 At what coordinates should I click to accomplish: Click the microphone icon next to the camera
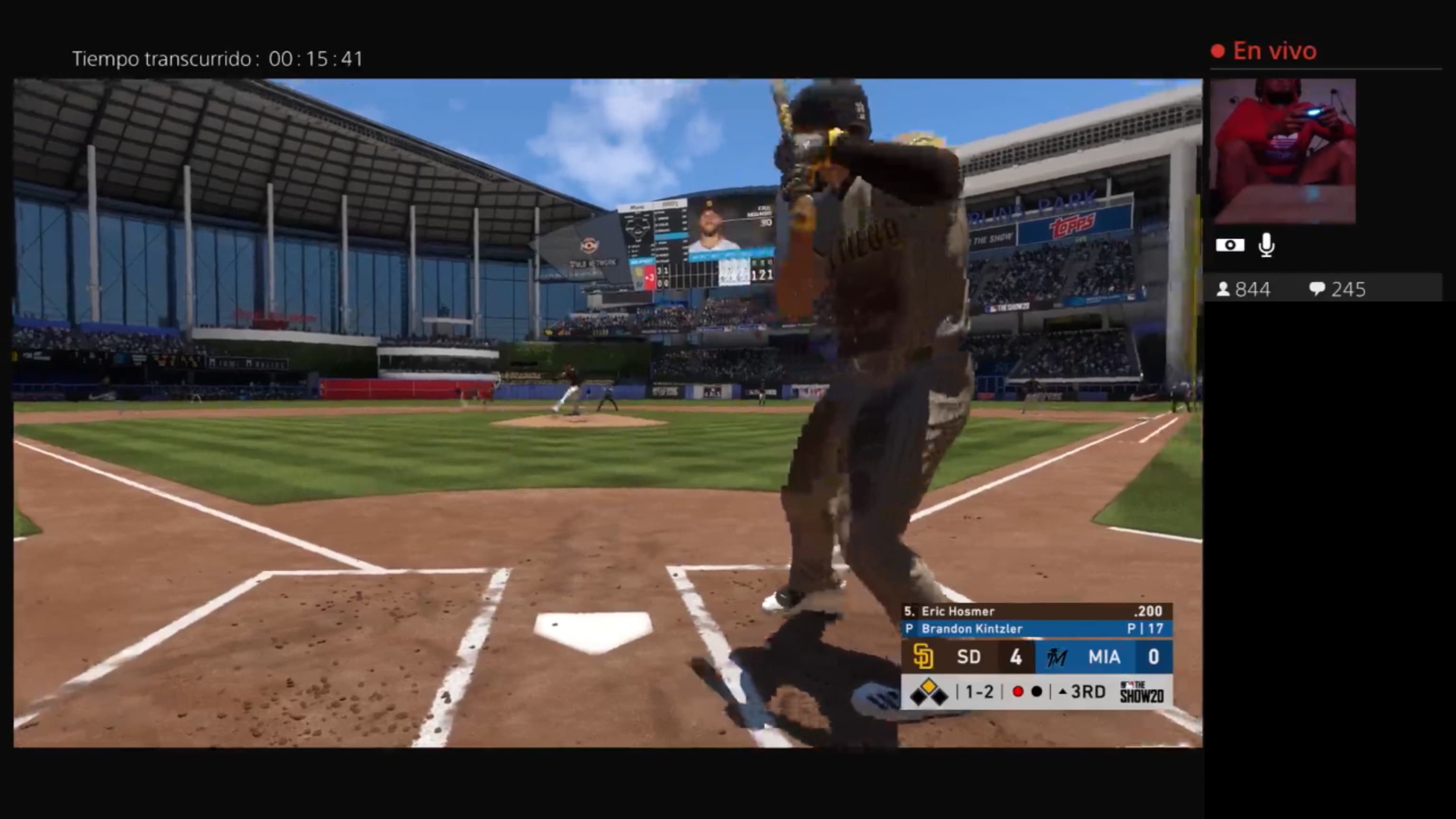(1266, 246)
